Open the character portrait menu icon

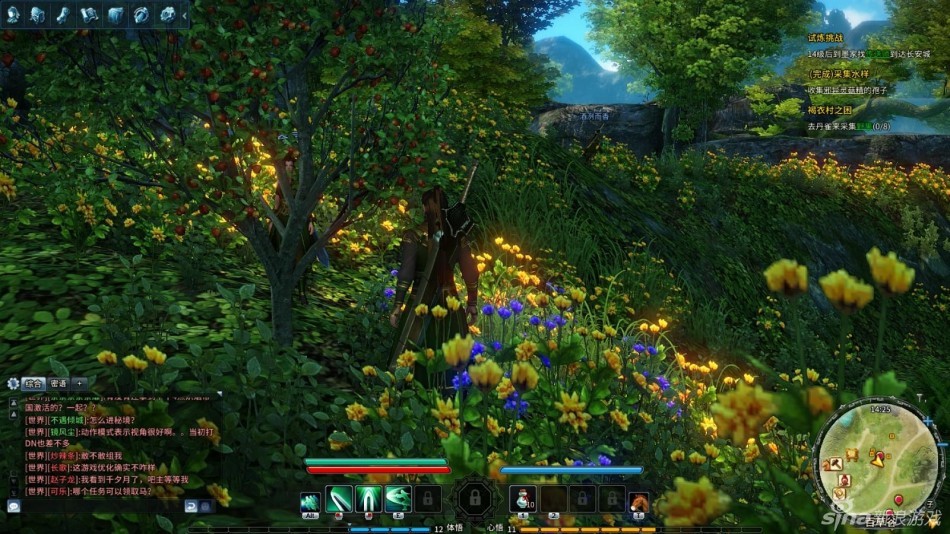click(13, 14)
